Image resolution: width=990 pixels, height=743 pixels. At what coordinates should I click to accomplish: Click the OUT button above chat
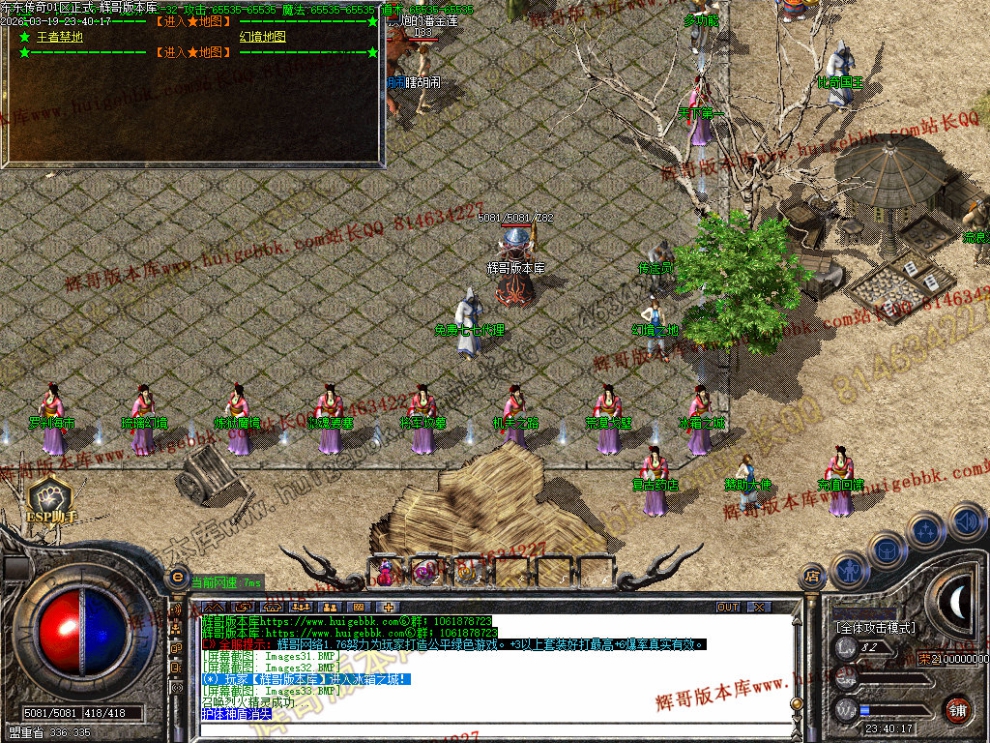click(728, 607)
